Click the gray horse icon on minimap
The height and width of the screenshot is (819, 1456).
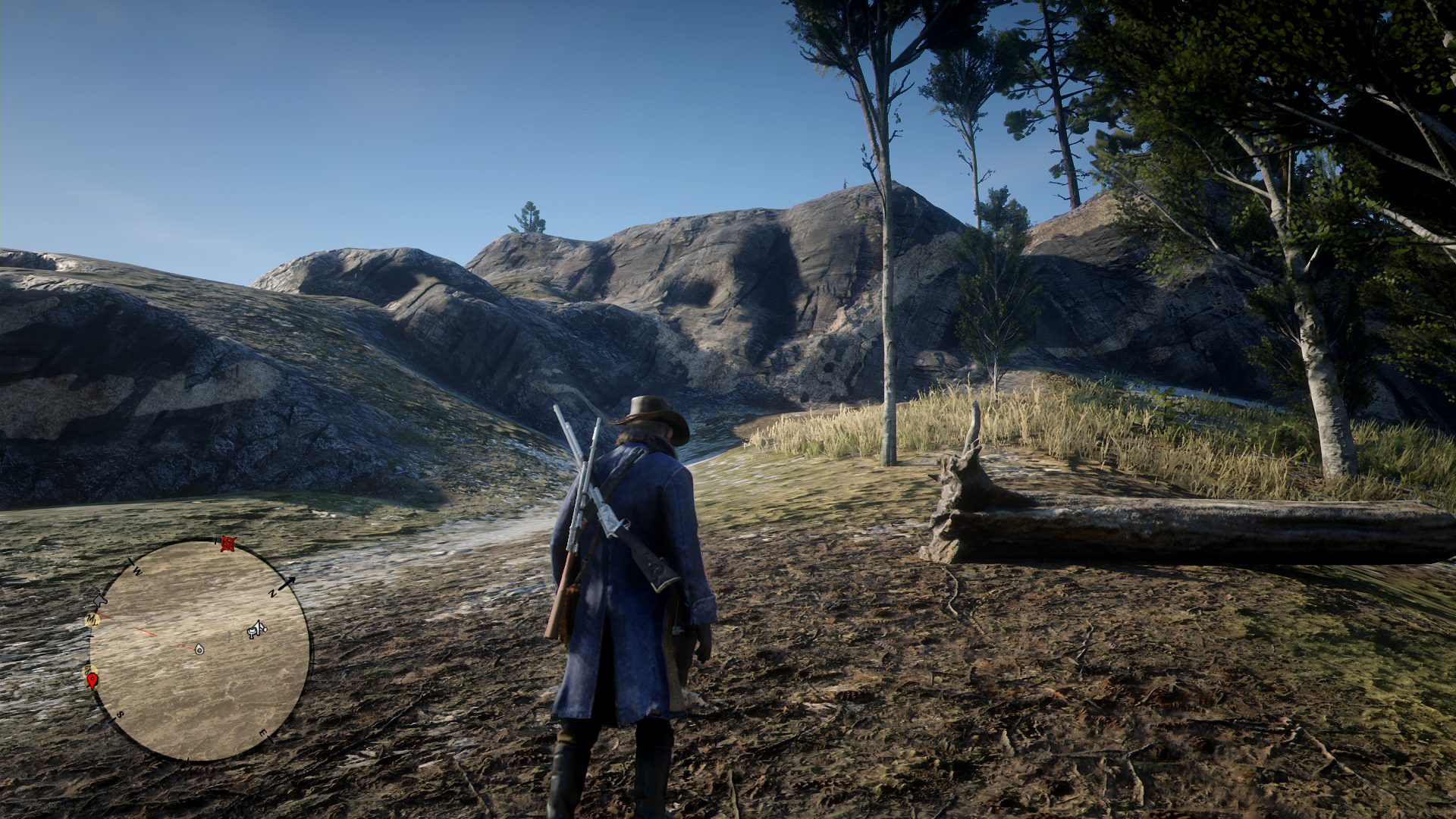click(99, 601)
